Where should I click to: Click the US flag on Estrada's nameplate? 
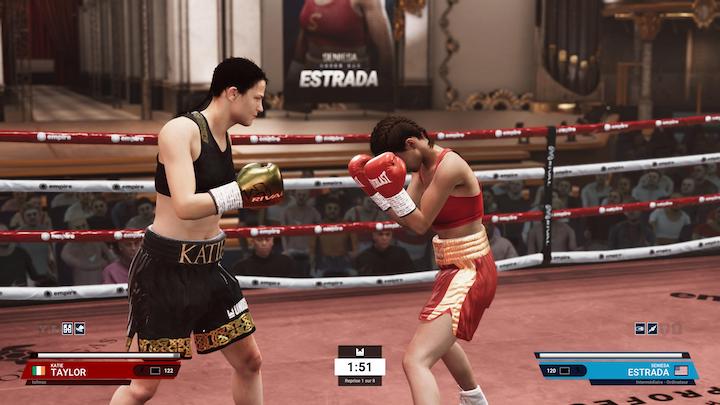tap(681, 370)
